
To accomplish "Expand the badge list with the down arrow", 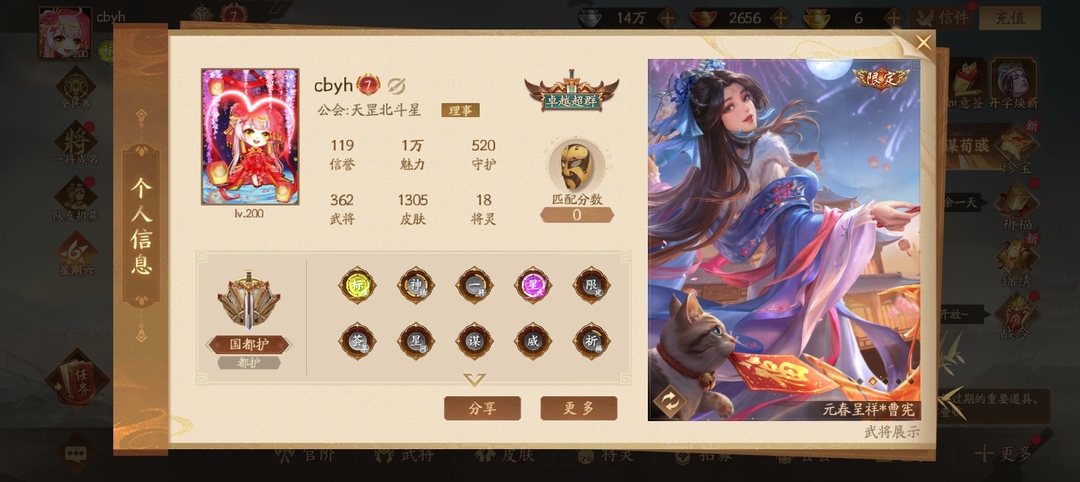I will [x=474, y=380].
